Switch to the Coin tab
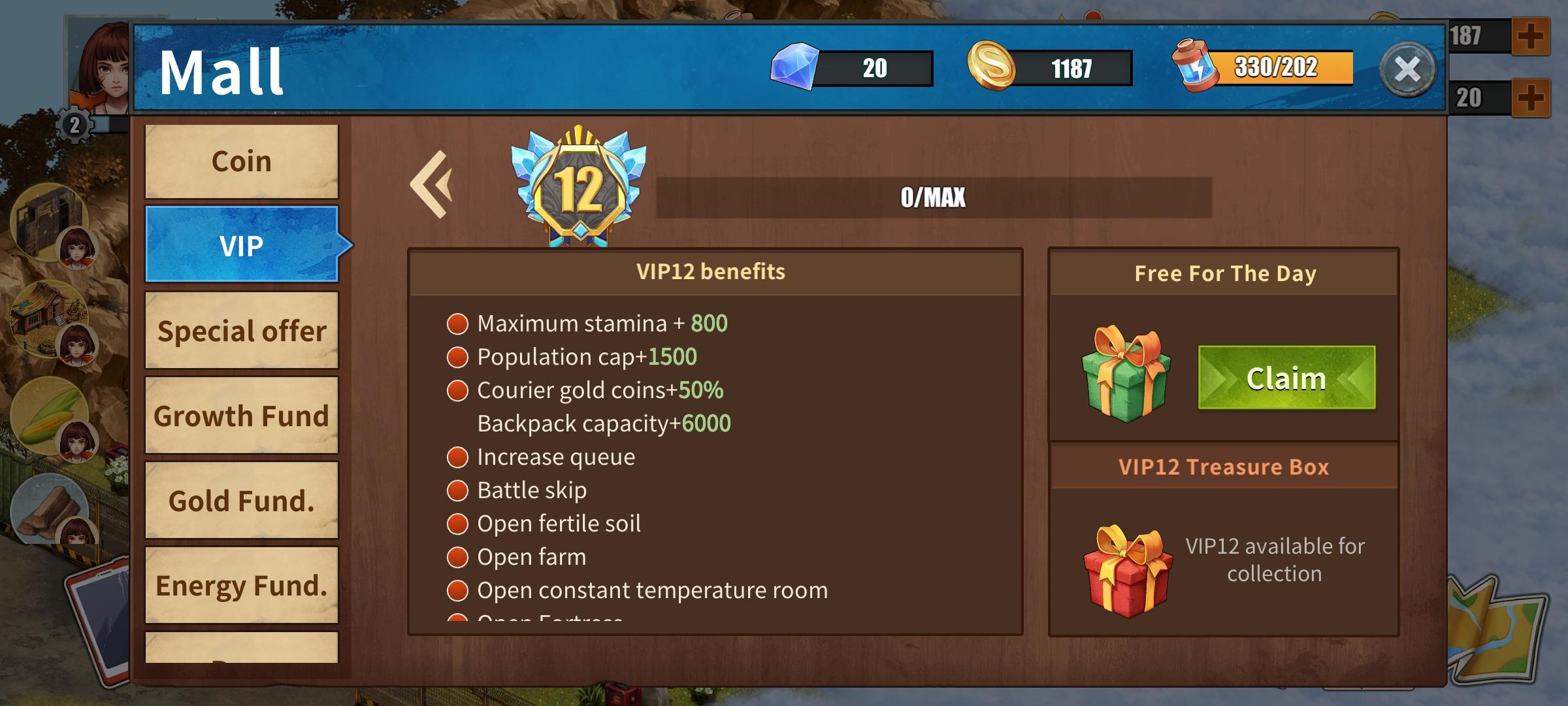The height and width of the screenshot is (706, 1568). (240, 160)
